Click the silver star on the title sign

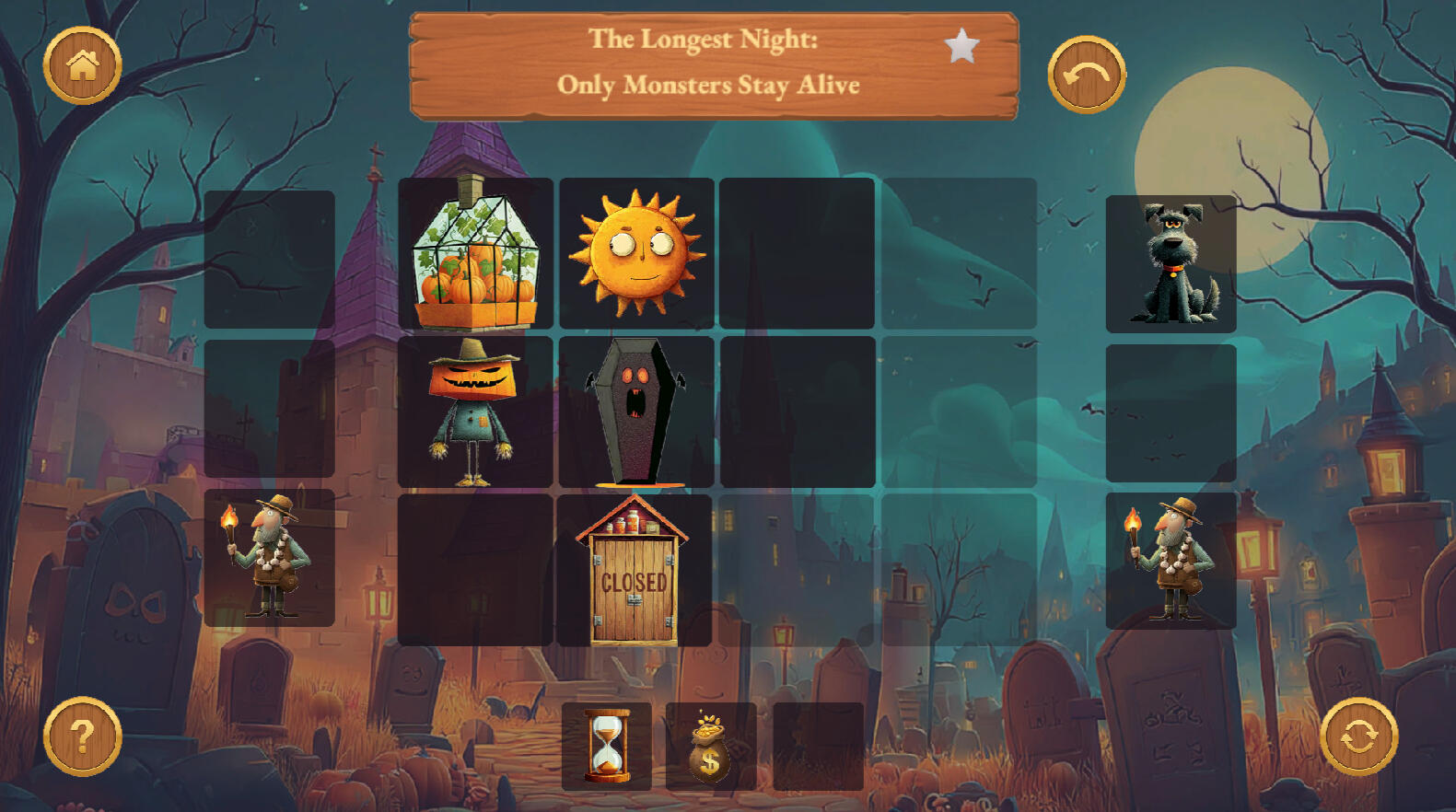tap(961, 46)
